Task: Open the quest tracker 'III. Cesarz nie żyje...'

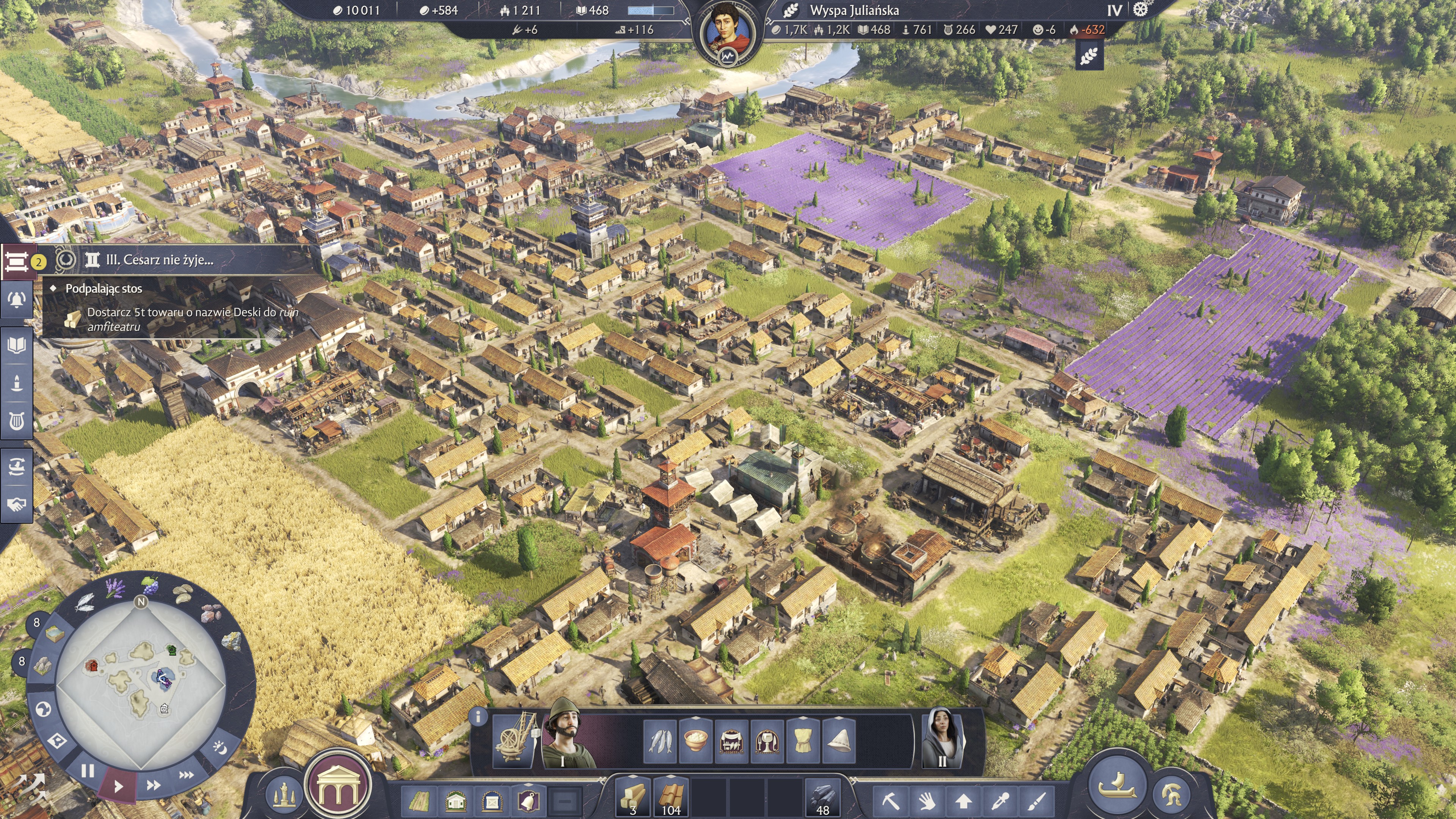Action: [159, 260]
